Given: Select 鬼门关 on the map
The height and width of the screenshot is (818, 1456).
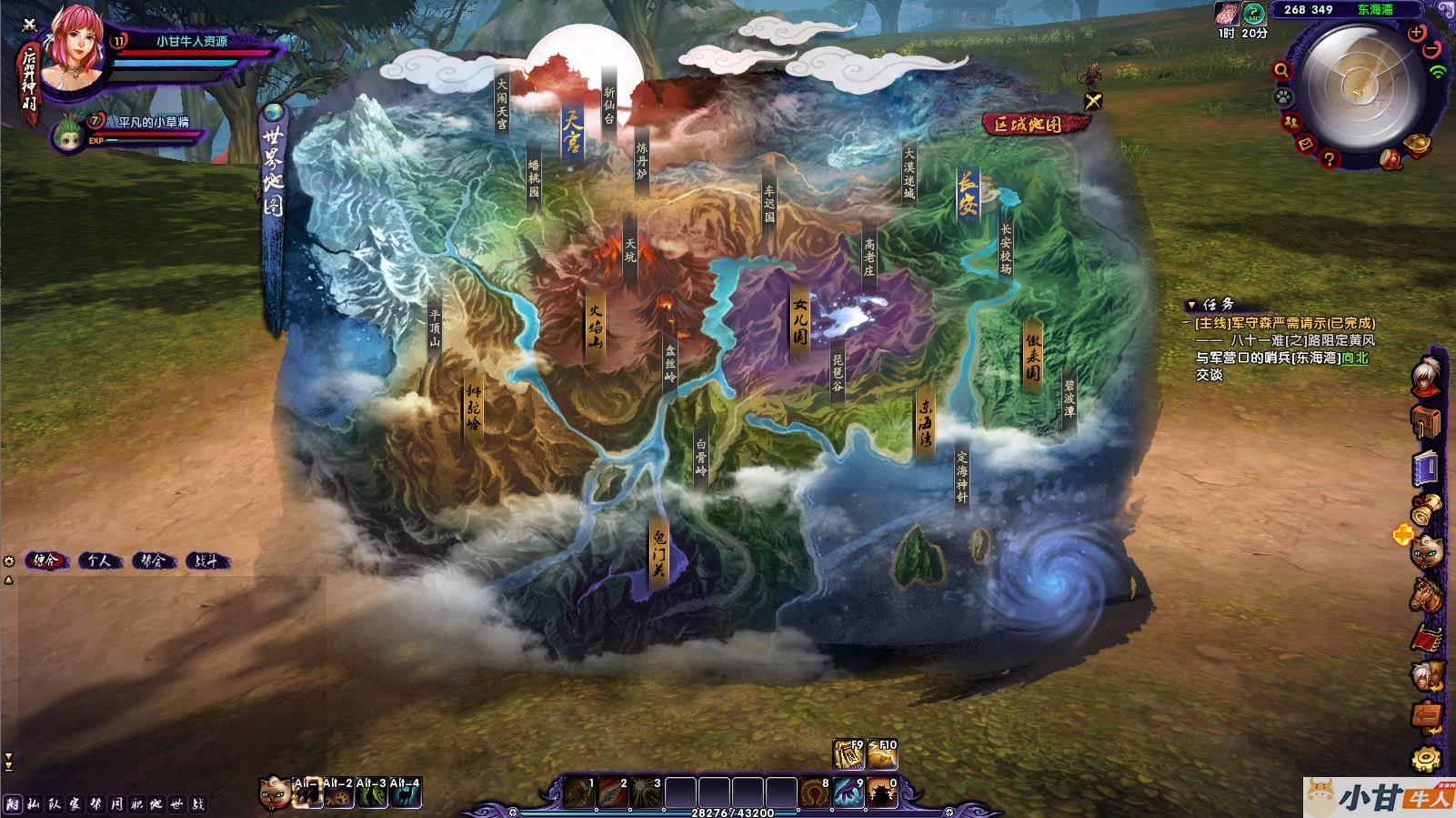Looking at the screenshot, I should pos(658,551).
